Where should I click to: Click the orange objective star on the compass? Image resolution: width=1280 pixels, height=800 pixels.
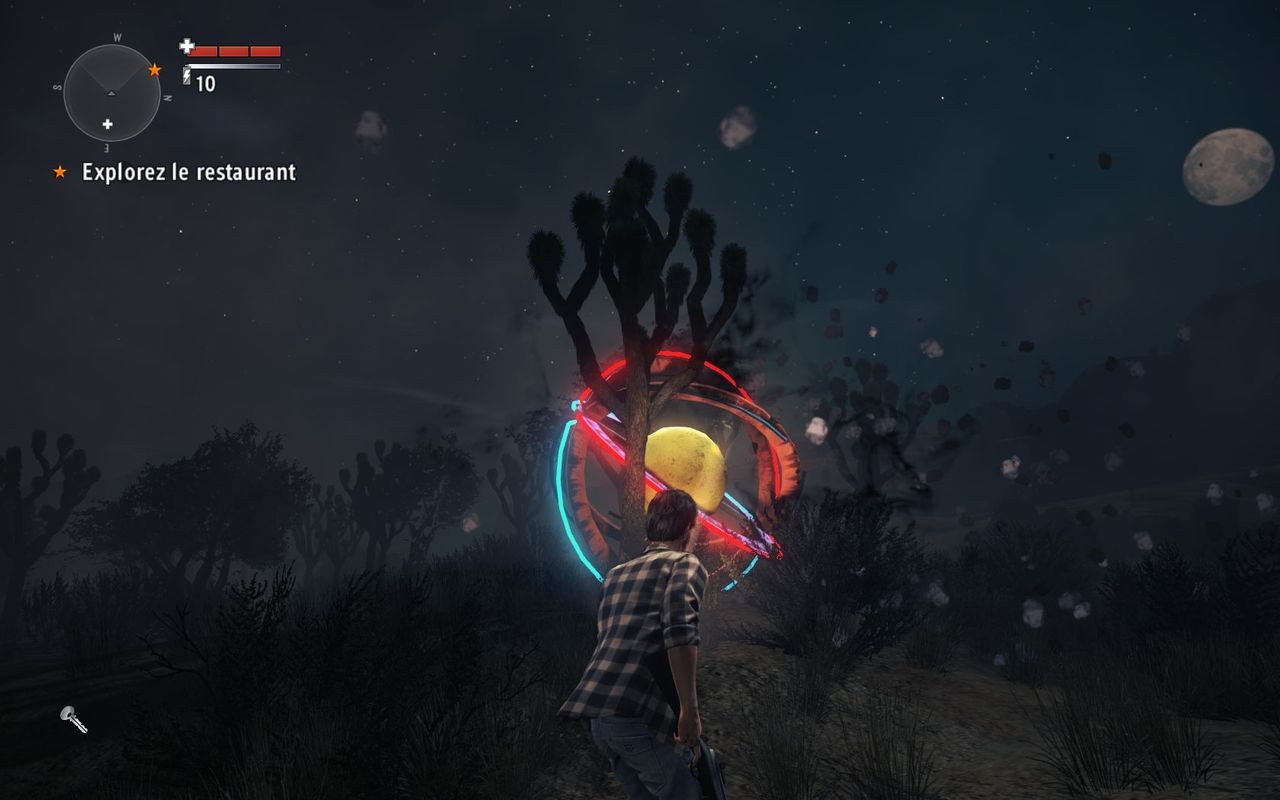154,71
